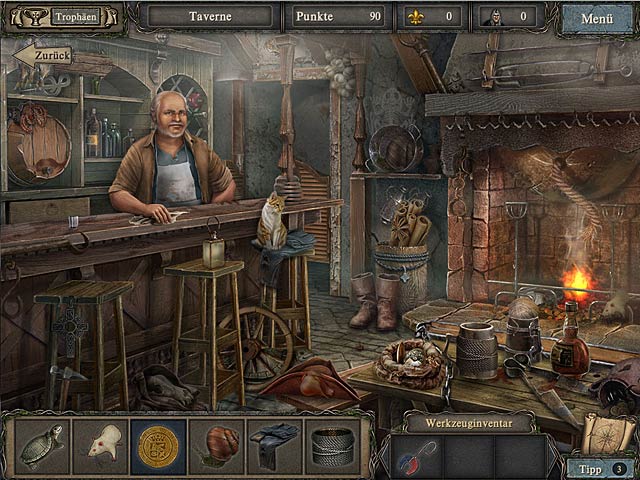The width and height of the screenshot is (640, 480).
Task: Select the white mouse item slot
Action: [100, 446]
